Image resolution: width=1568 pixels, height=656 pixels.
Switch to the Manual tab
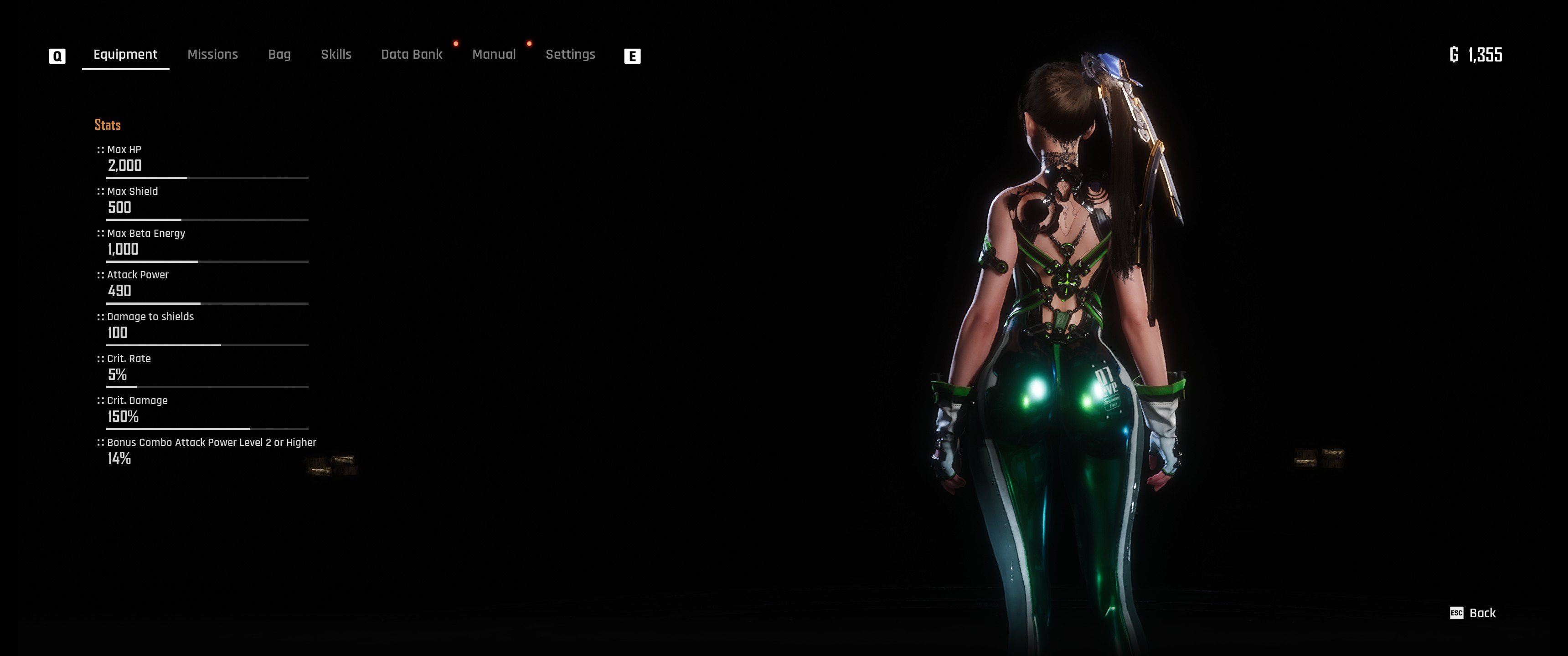494,55
